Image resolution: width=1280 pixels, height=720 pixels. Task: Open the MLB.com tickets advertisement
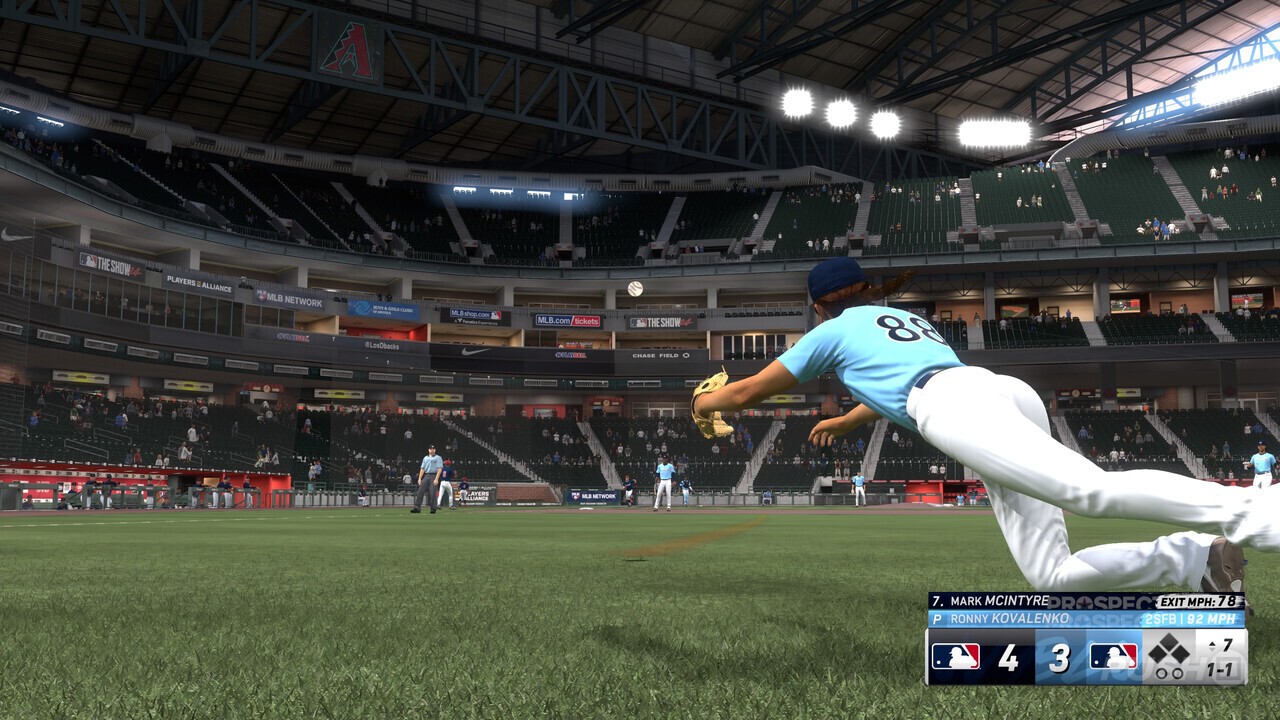(x=566, y=320)
